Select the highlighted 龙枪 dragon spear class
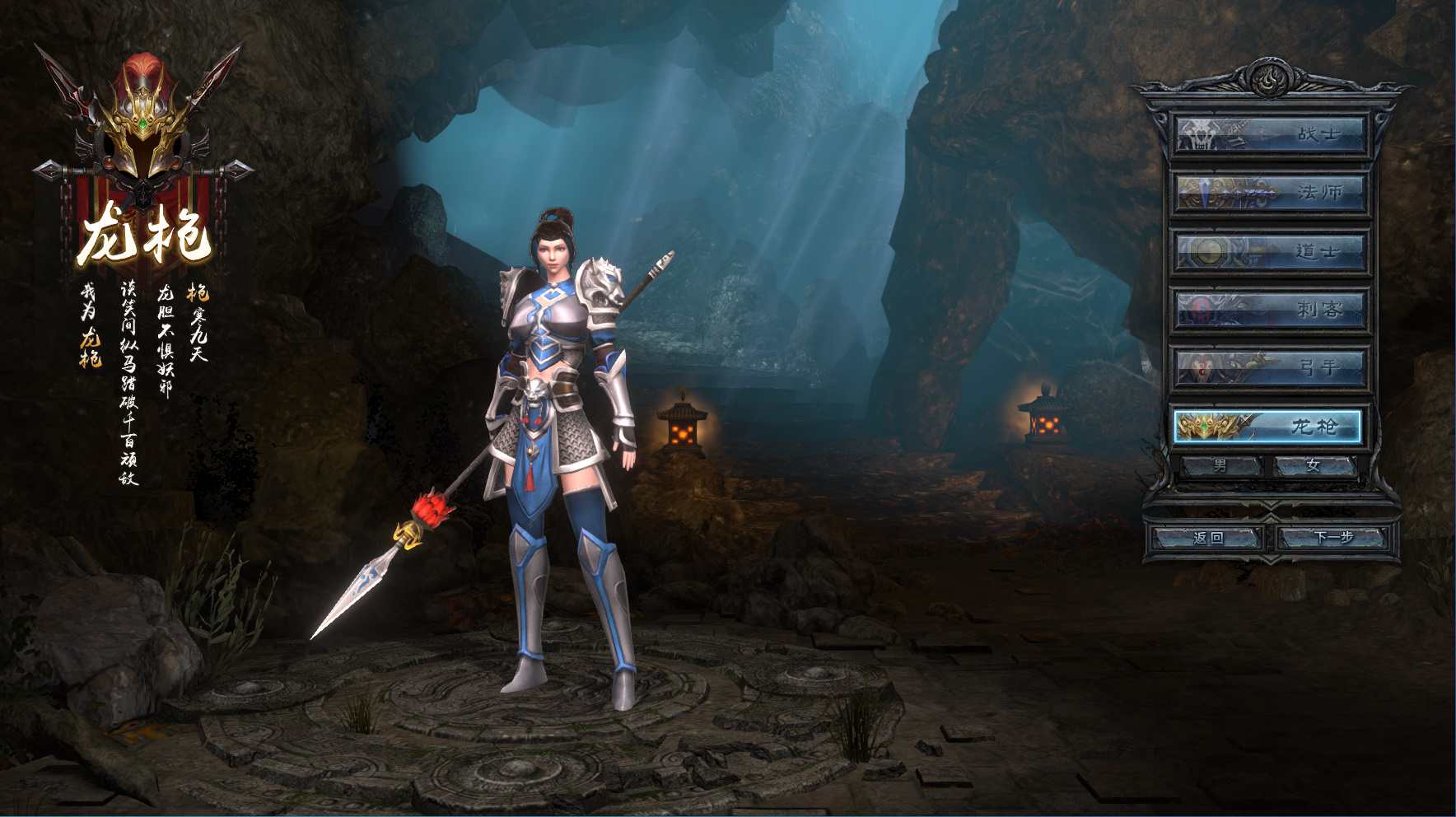This screenshot has height=817, width=1456. [1267, 427]
